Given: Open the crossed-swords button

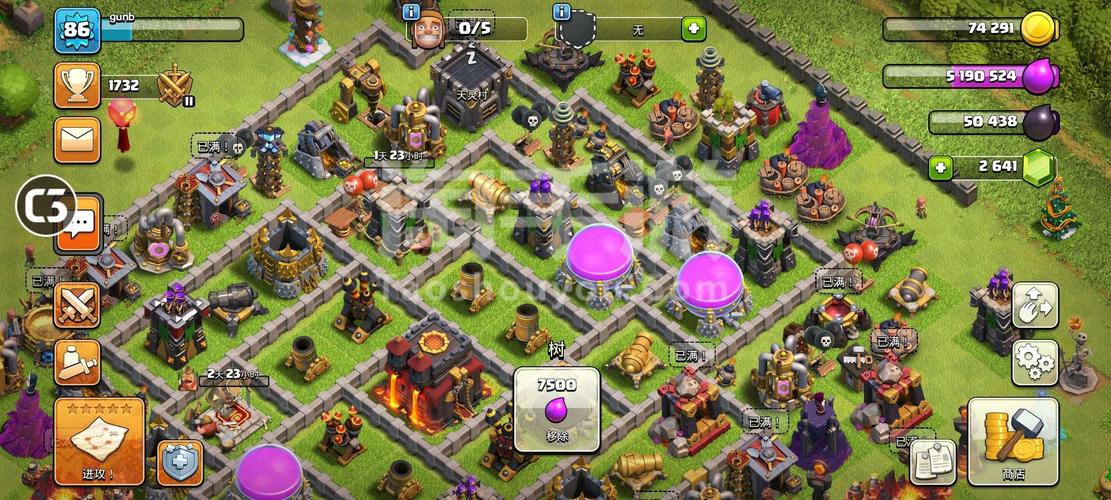Looking at the screenshot, I should pyautogui.click(x=77, y=305).
